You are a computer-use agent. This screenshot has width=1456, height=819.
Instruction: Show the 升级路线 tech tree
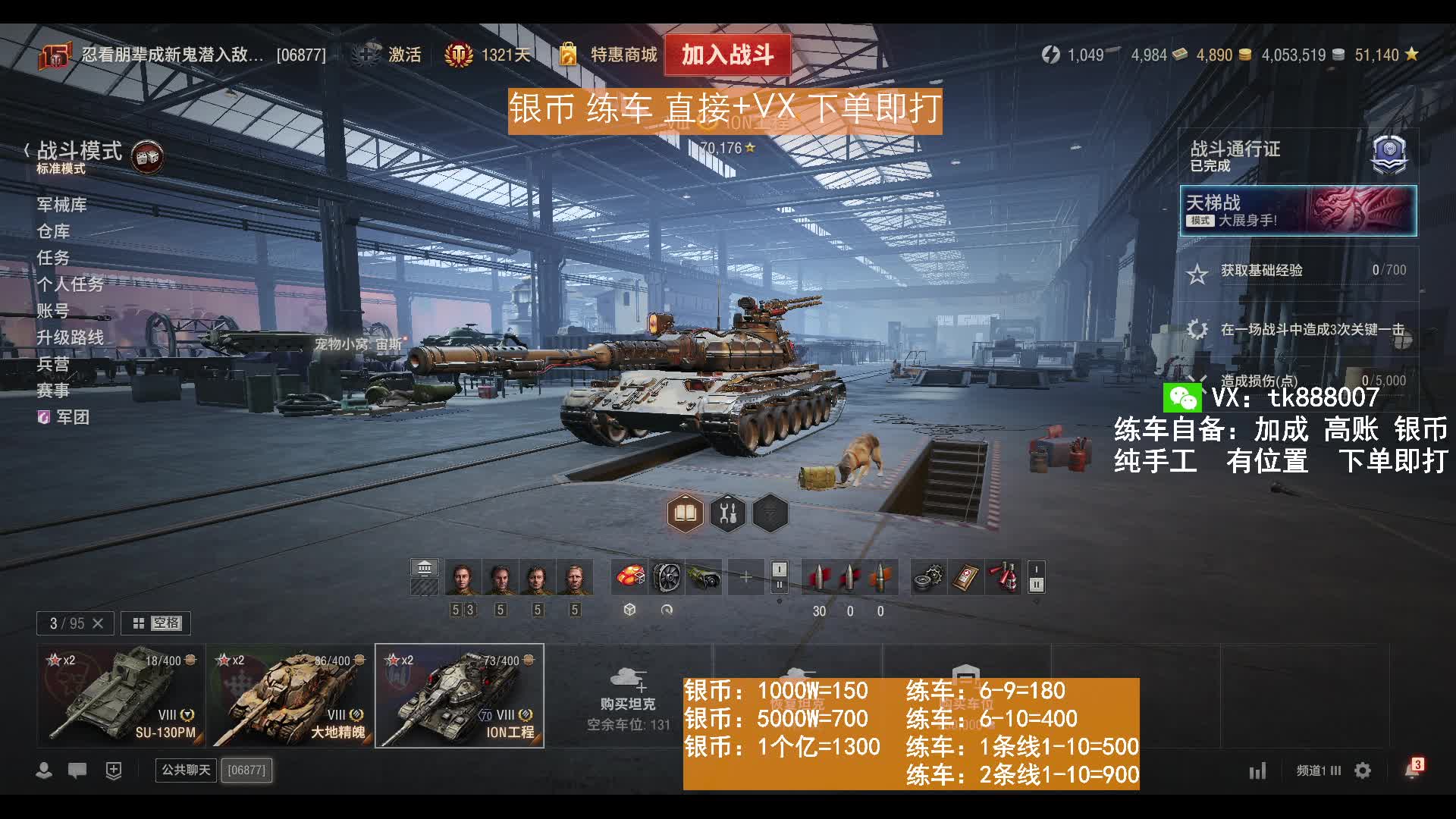click(x=70, y=337)
